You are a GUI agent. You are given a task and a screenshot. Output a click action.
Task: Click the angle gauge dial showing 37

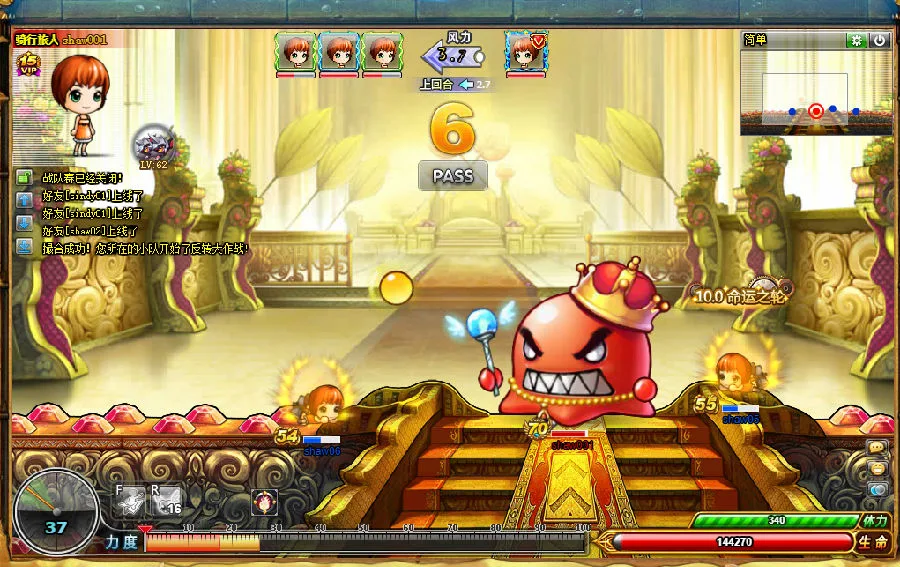(x=56, y=512)
